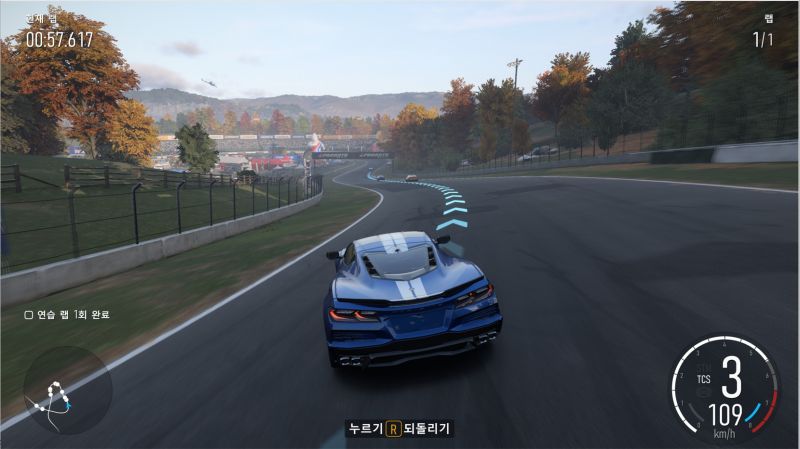Select the practice lap objective tracker
Viewport: 800px width, 449px height.
(67, 314)
